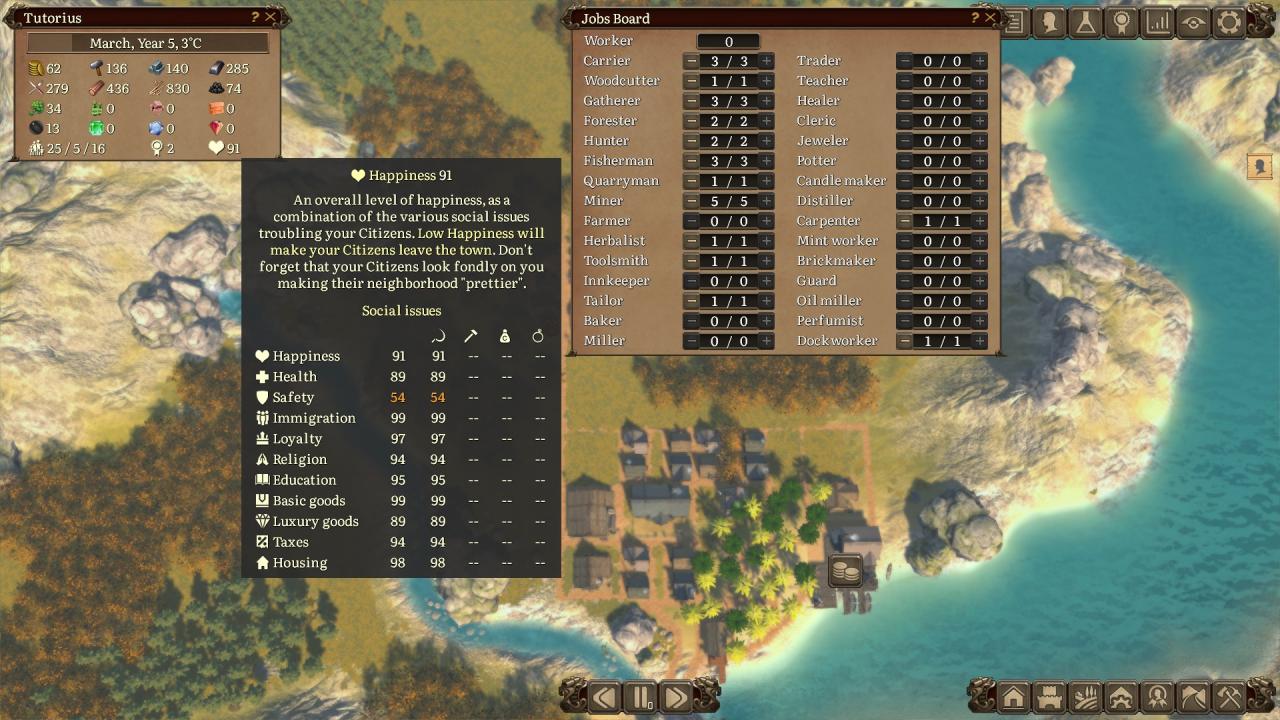1280x720 pixels.
Task: Open help for the Jobs Board
Action: 975,18
